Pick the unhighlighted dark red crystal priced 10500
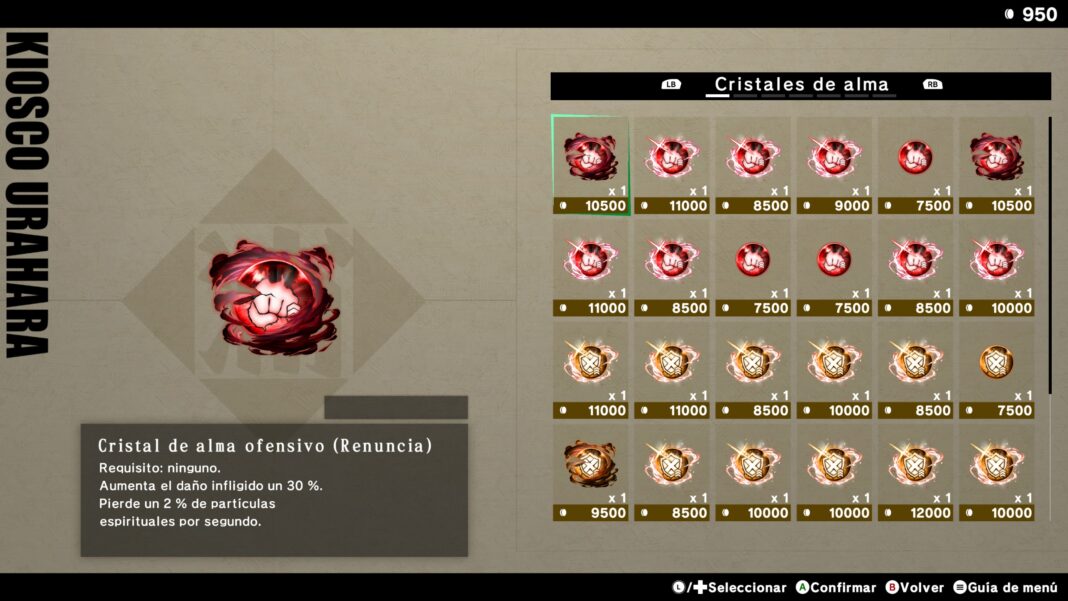The image size is (1068, 601). [996, 163]
